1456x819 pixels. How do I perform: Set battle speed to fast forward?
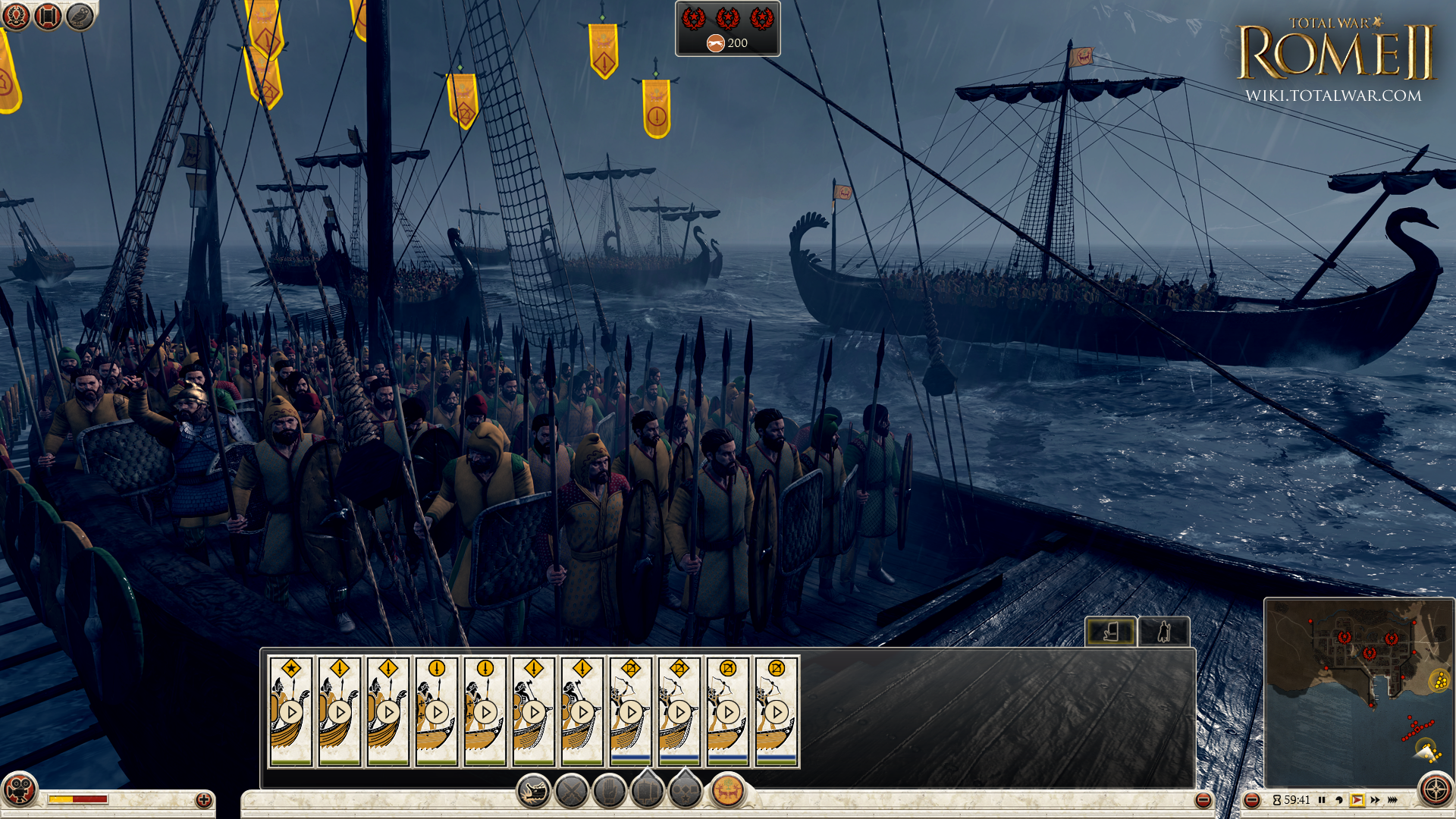point(1375,800)
